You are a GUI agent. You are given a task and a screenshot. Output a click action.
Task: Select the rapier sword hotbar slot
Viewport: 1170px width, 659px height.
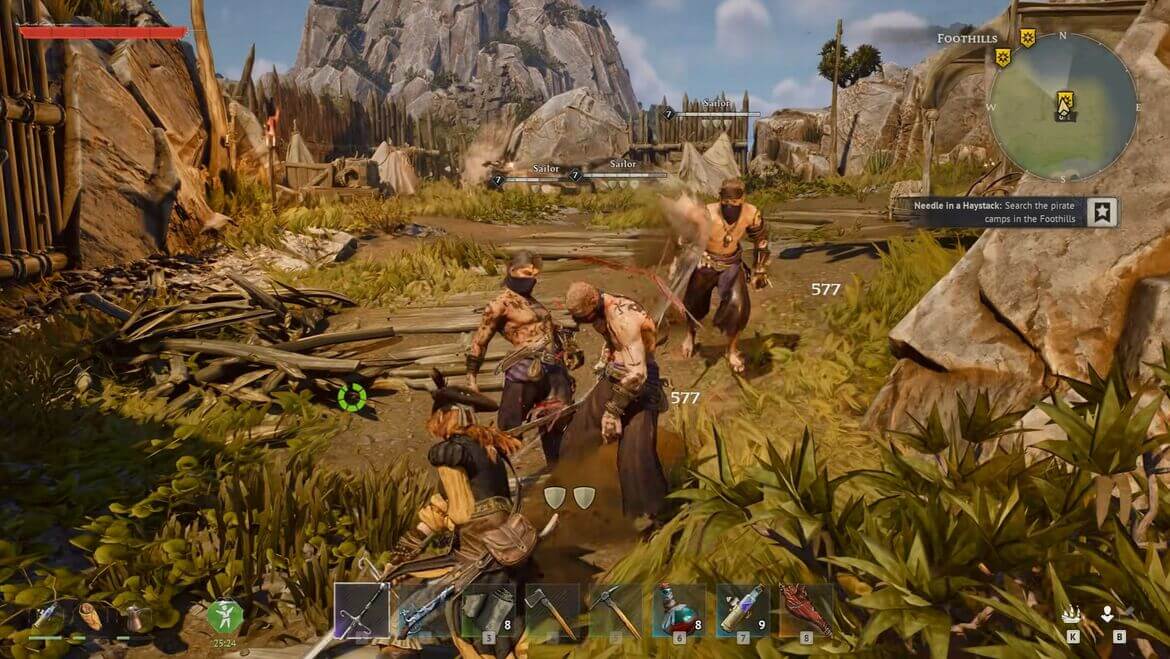point(360,610)
